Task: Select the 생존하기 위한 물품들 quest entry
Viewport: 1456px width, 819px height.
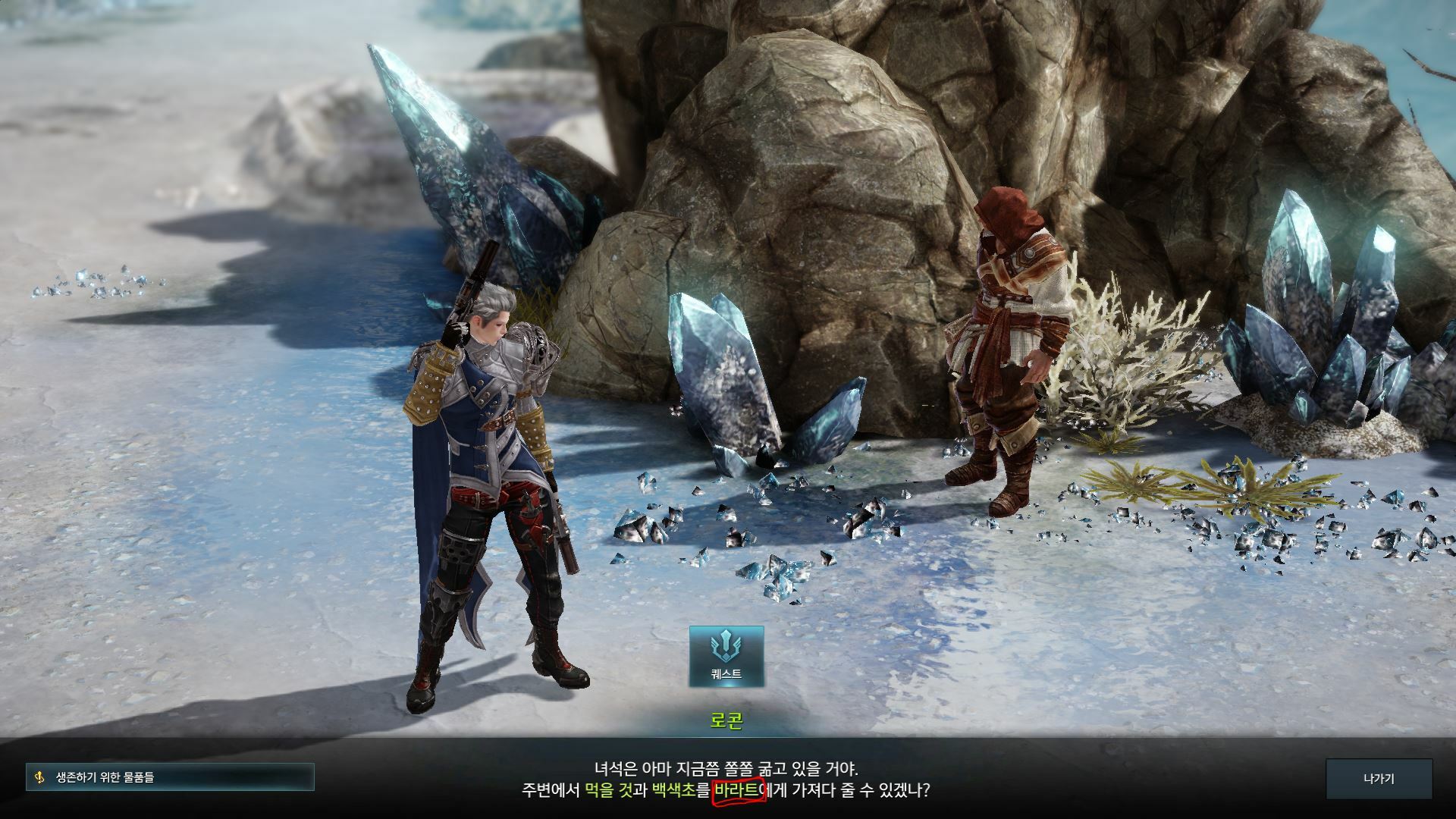Action: point(170,777)
